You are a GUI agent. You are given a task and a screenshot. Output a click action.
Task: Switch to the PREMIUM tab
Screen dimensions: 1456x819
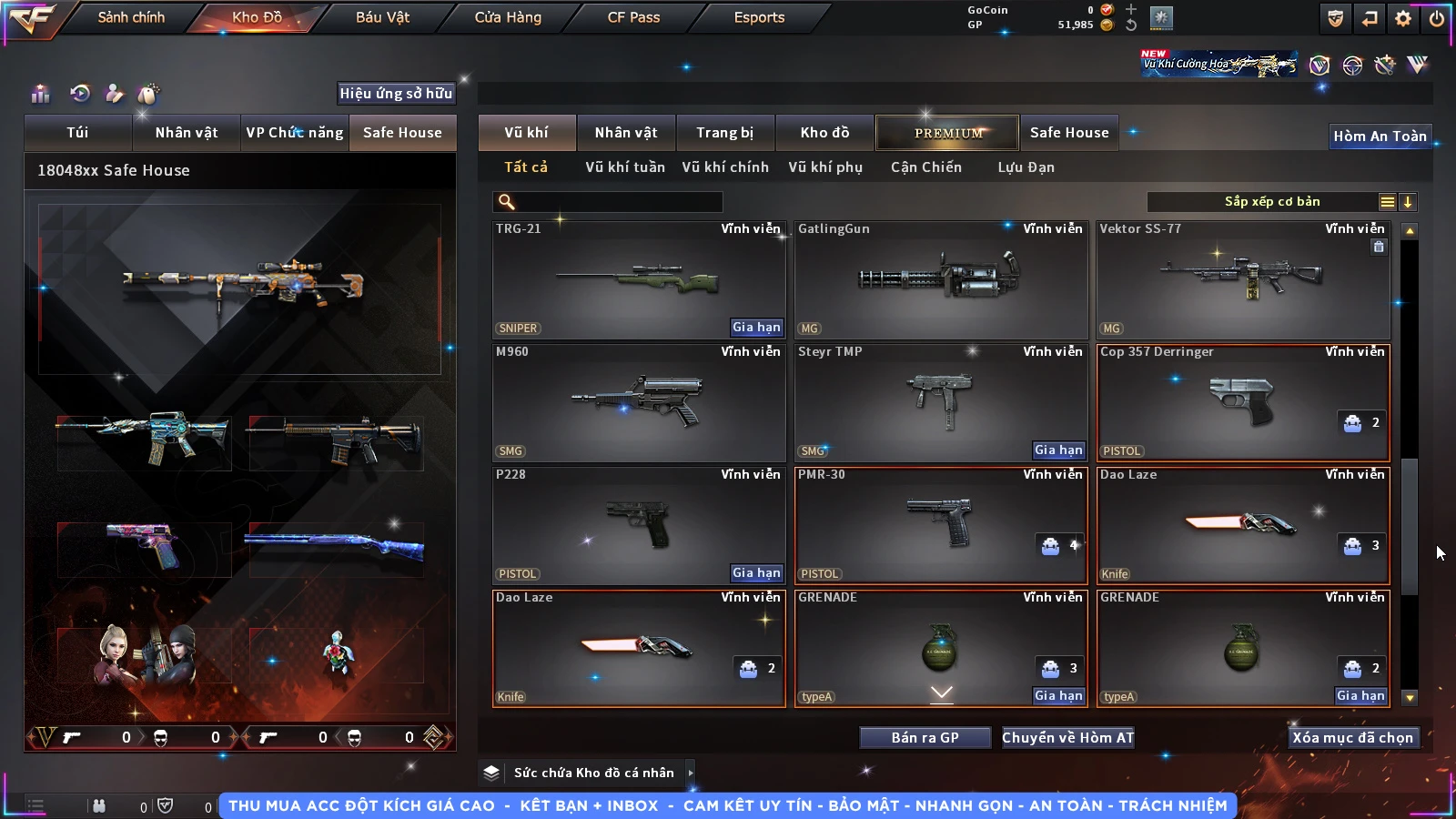(x=947, y=133)
